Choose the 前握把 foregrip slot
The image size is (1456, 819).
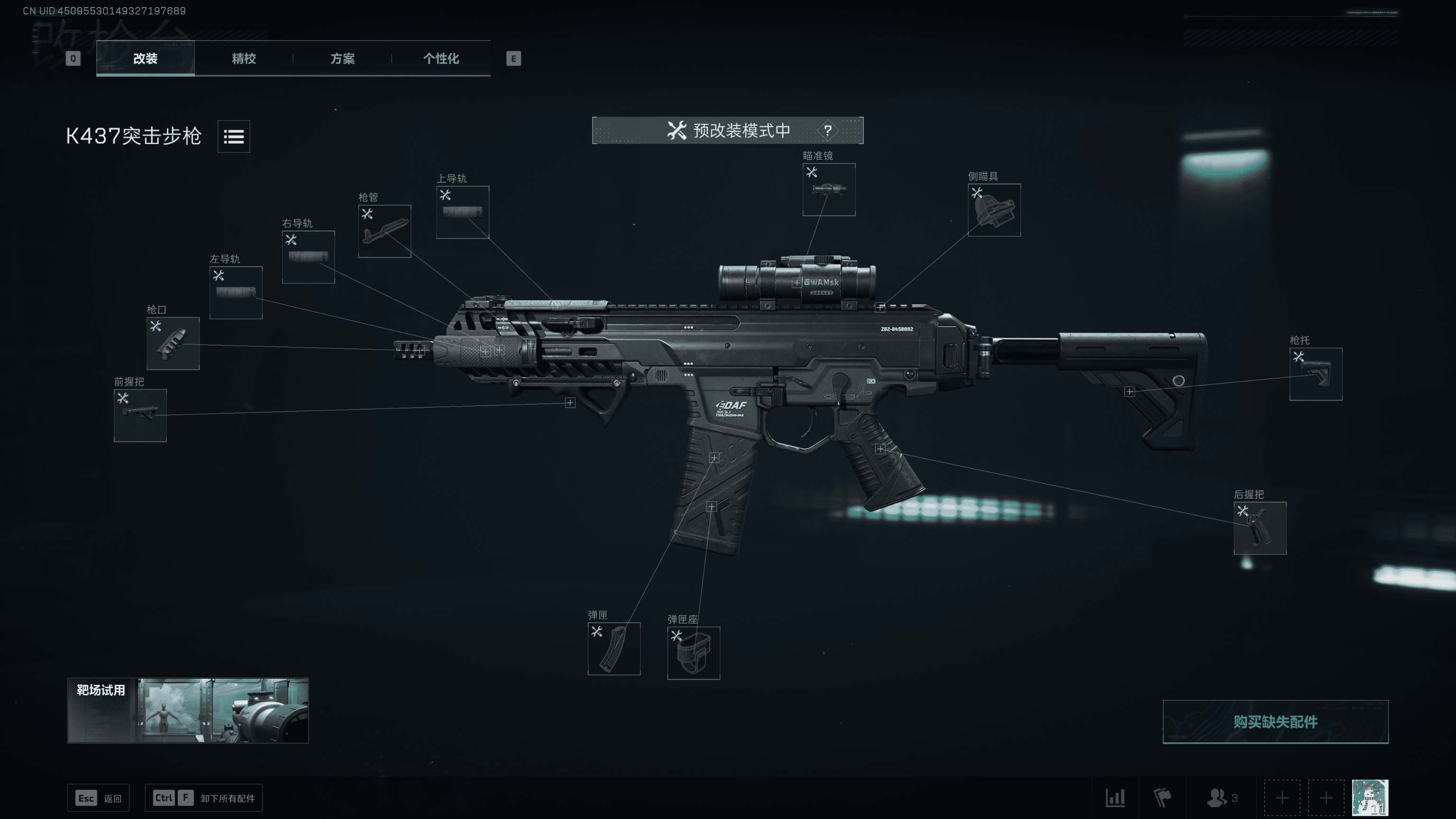point(140,416)
